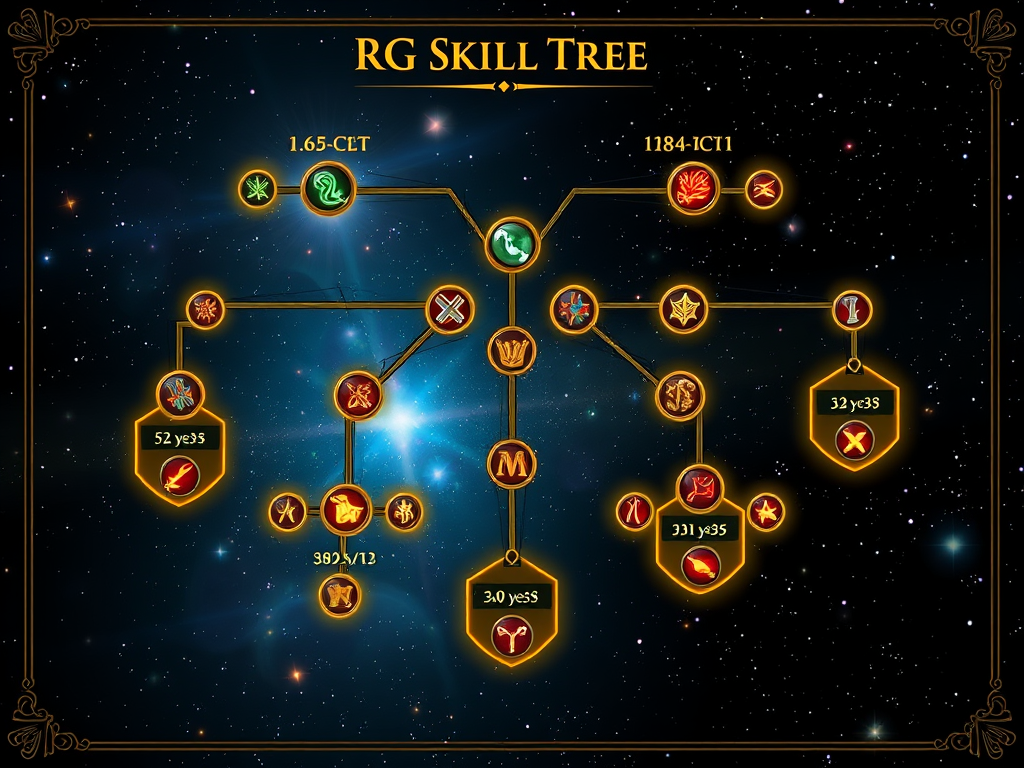The image size is (1024, 768).
Task: Select the crossed white swords skill node
Action: click(x=449, y=308)
